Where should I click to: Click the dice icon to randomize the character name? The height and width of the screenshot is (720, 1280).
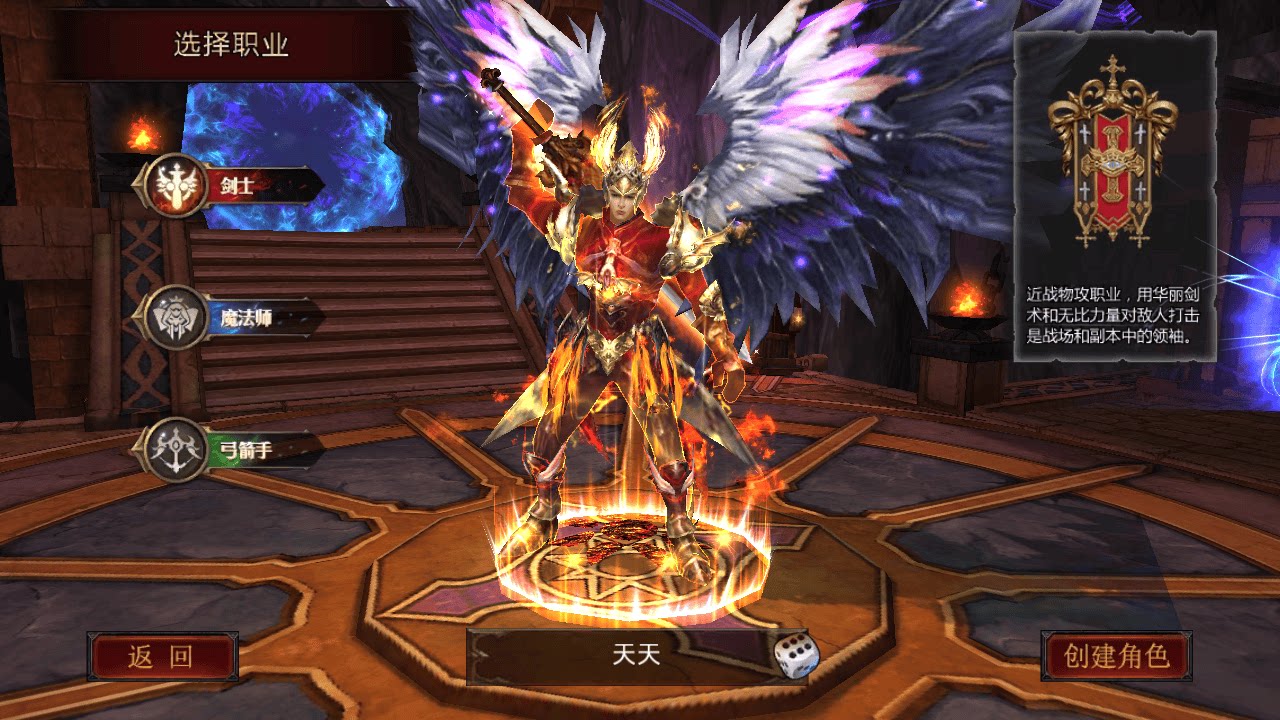(795, 655)
